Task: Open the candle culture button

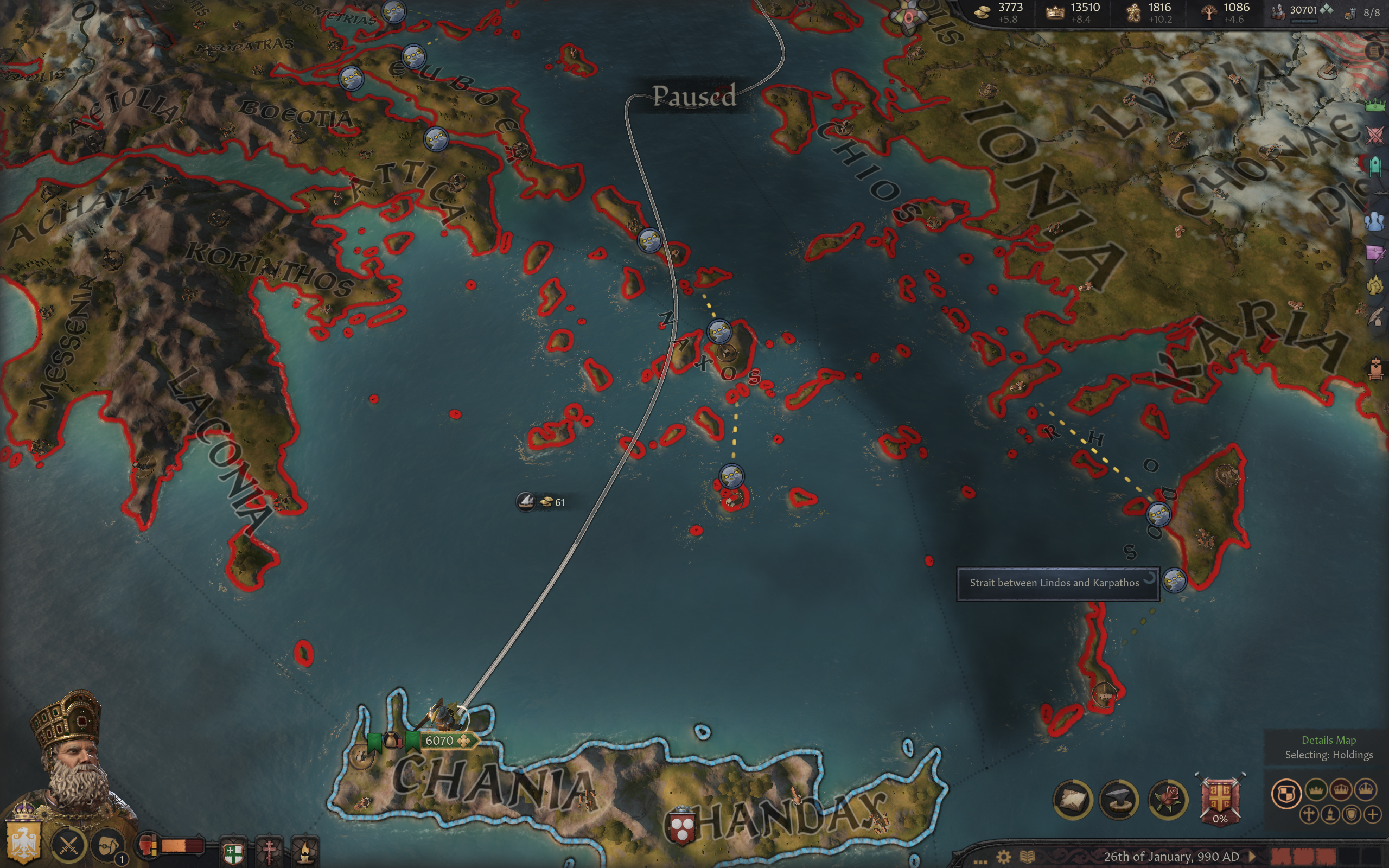Action: click(x=305, y=852)
